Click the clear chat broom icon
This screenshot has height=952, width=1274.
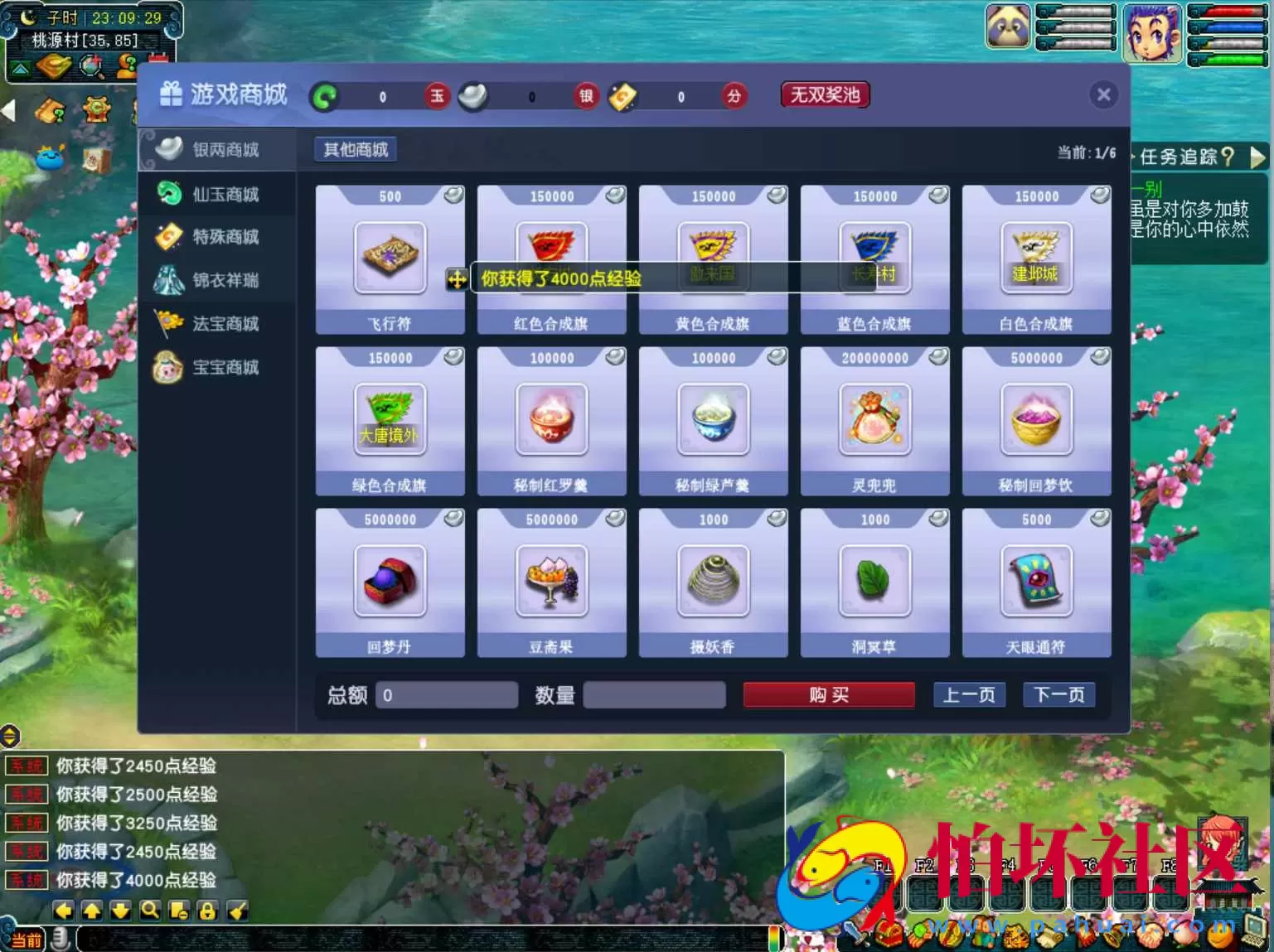[x=236, y=910]
